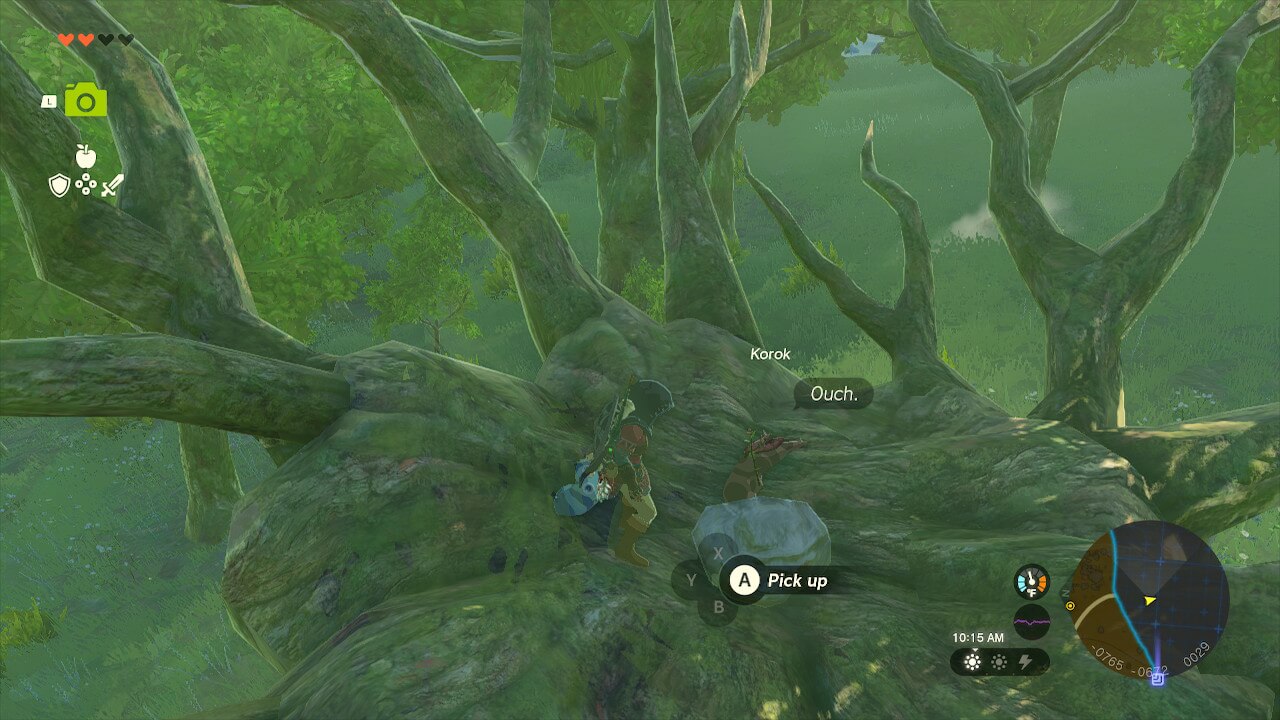Open the circular minimap
Image resolution: width=1280 pixels, height=720 pixels.
pyautogui.click(x=1148, y=601)
